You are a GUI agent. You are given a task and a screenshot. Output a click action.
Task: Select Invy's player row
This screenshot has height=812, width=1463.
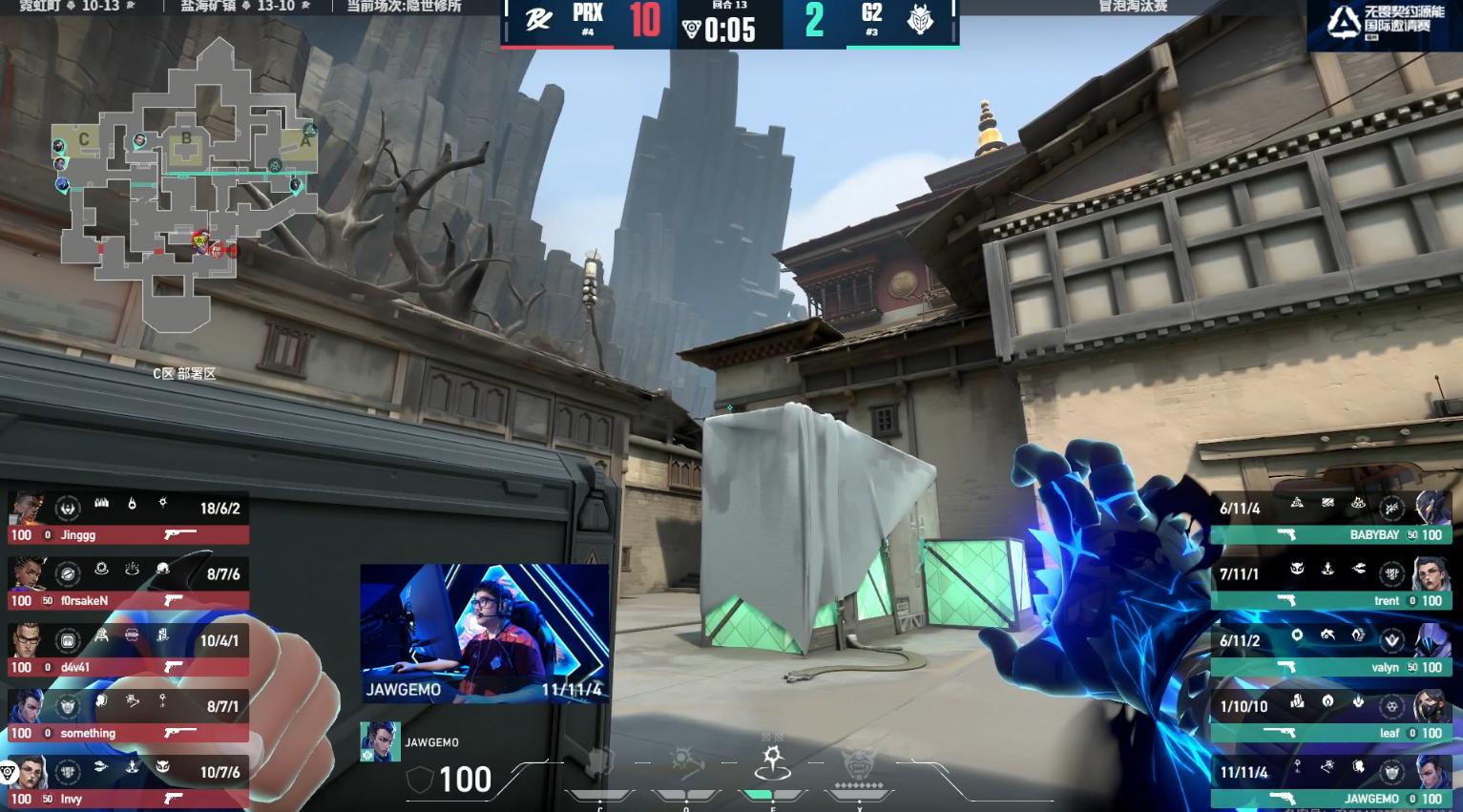(128, 783)
